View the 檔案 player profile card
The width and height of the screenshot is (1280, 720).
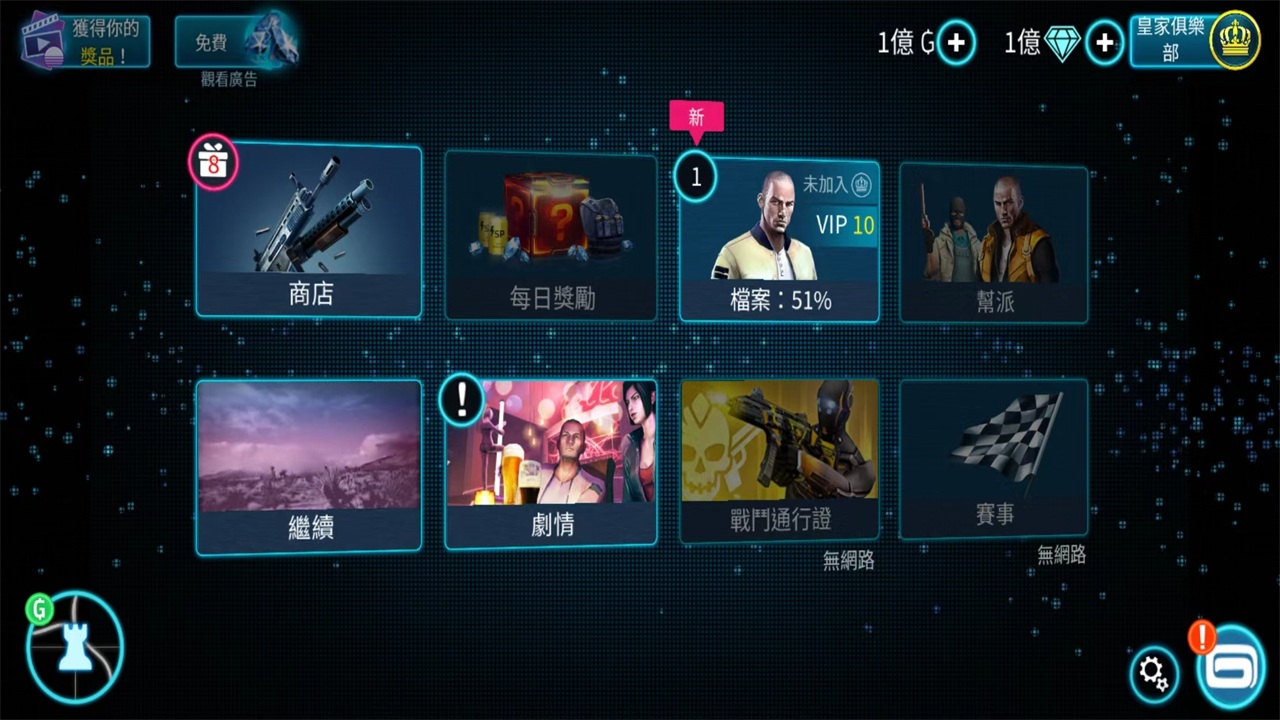(x=780, y=240)
